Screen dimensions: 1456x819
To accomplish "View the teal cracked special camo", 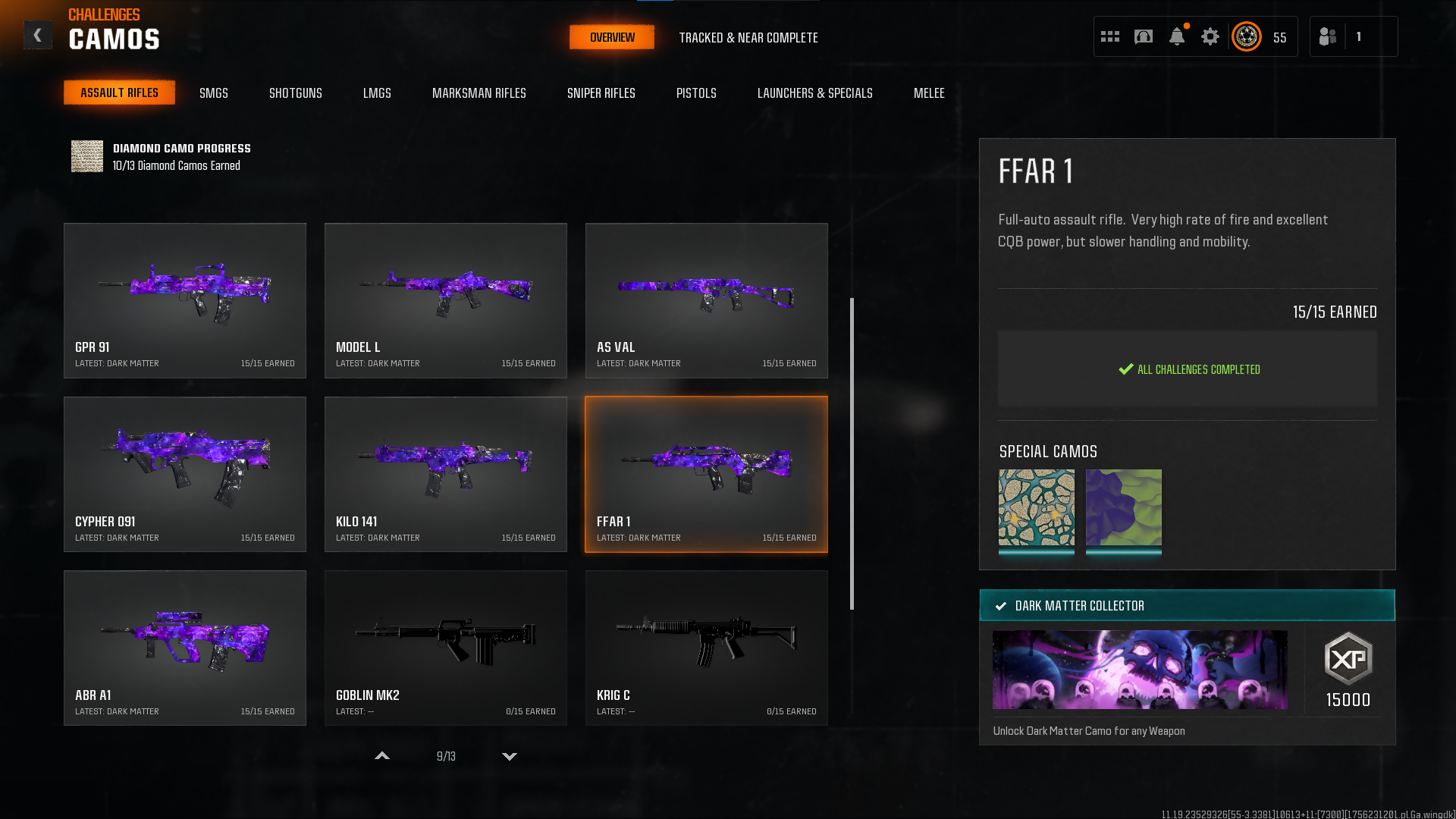I will click(1037, 507).
